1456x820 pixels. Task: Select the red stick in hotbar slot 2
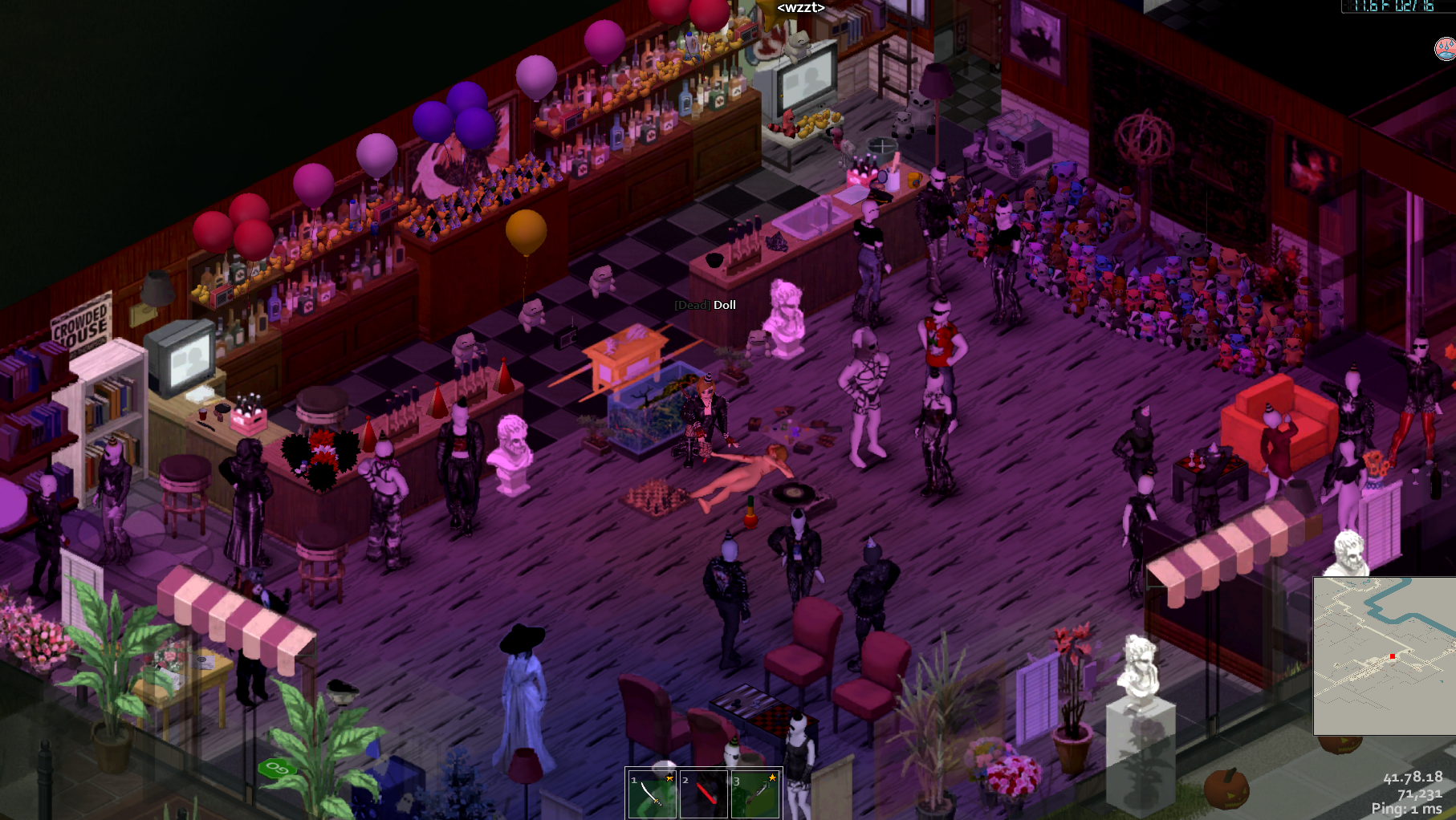704,794
